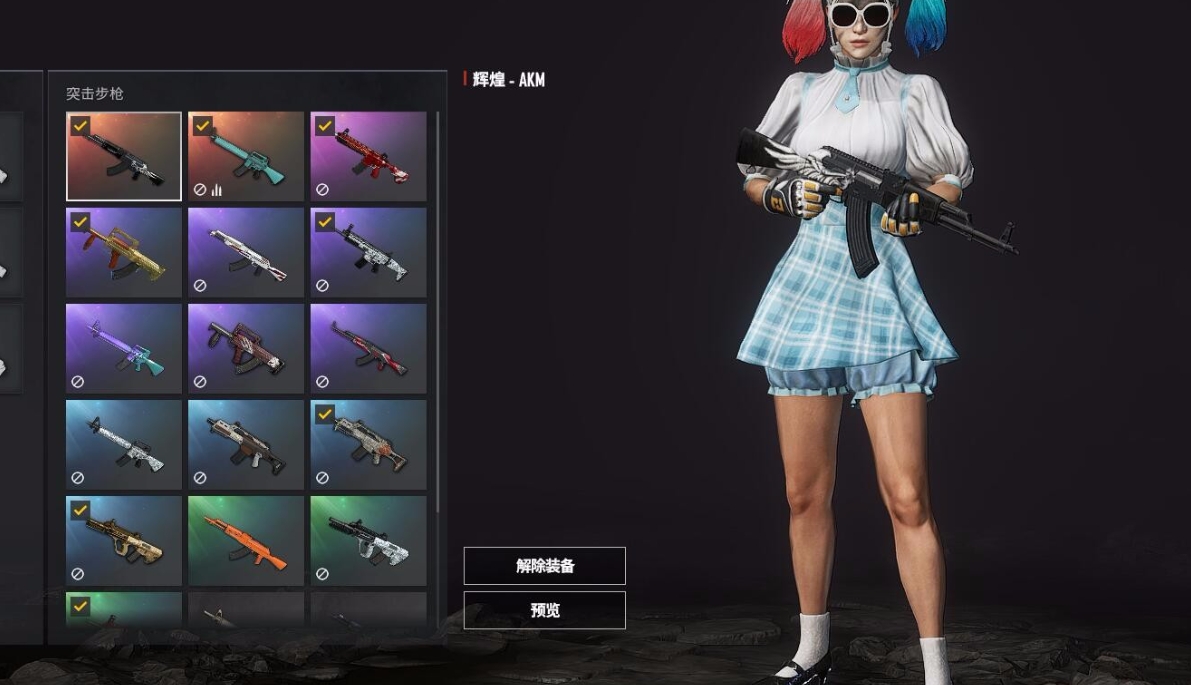The height and width of the screenshot is (685, 1191).
Task: Choose the white and red AKM skin
Action: (246, 253)
